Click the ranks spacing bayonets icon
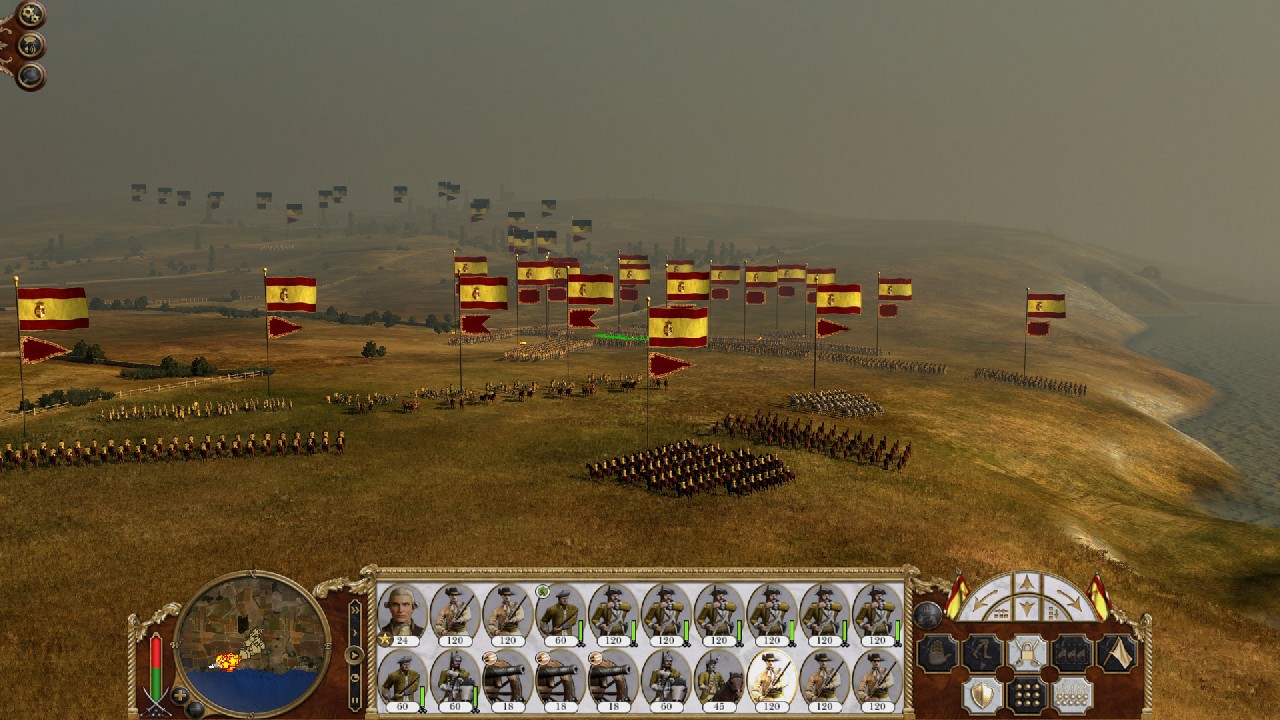 coord(1071,695)
